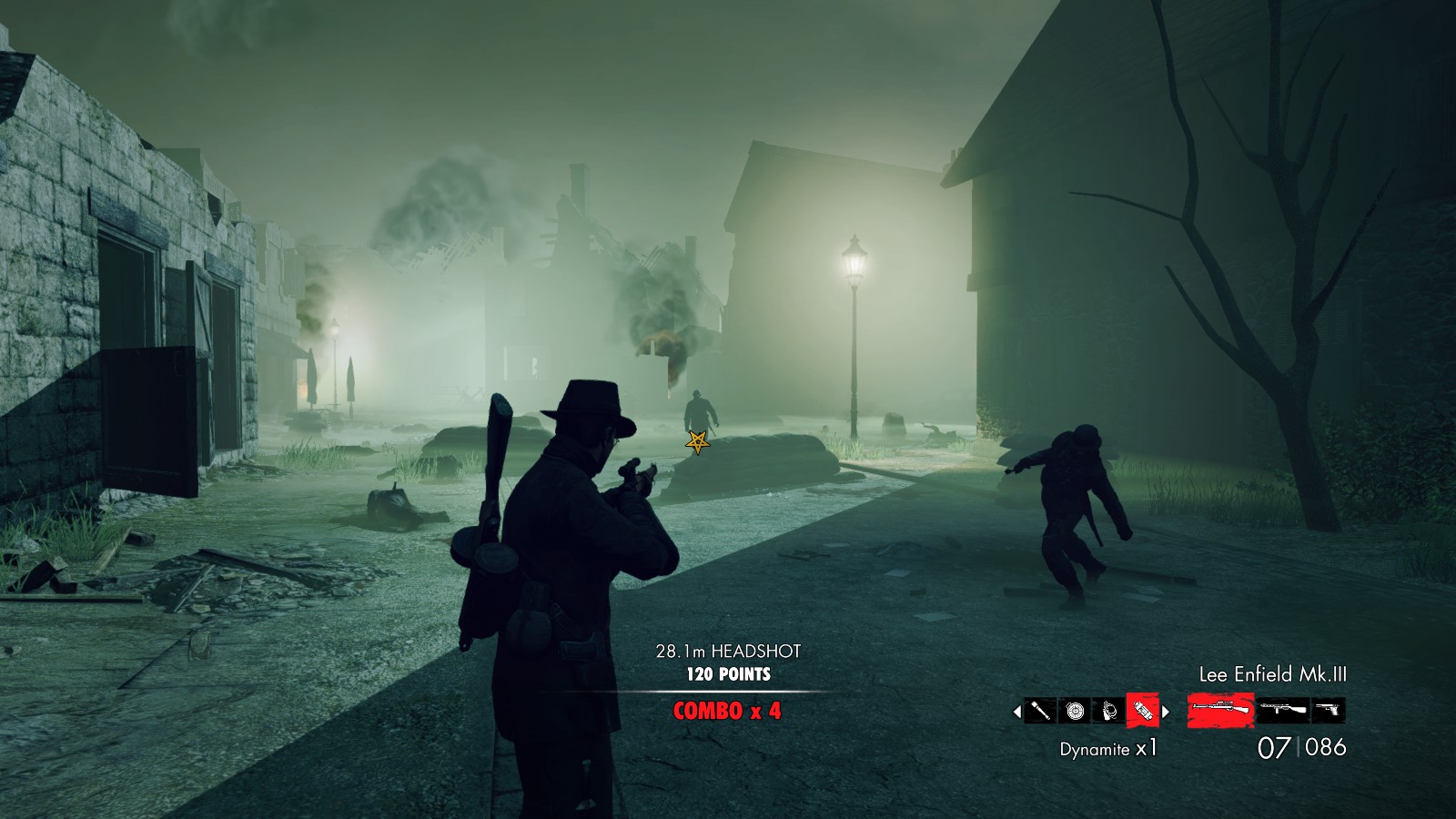Select the tripwire grenade item icon

[x=1108, y=710]
